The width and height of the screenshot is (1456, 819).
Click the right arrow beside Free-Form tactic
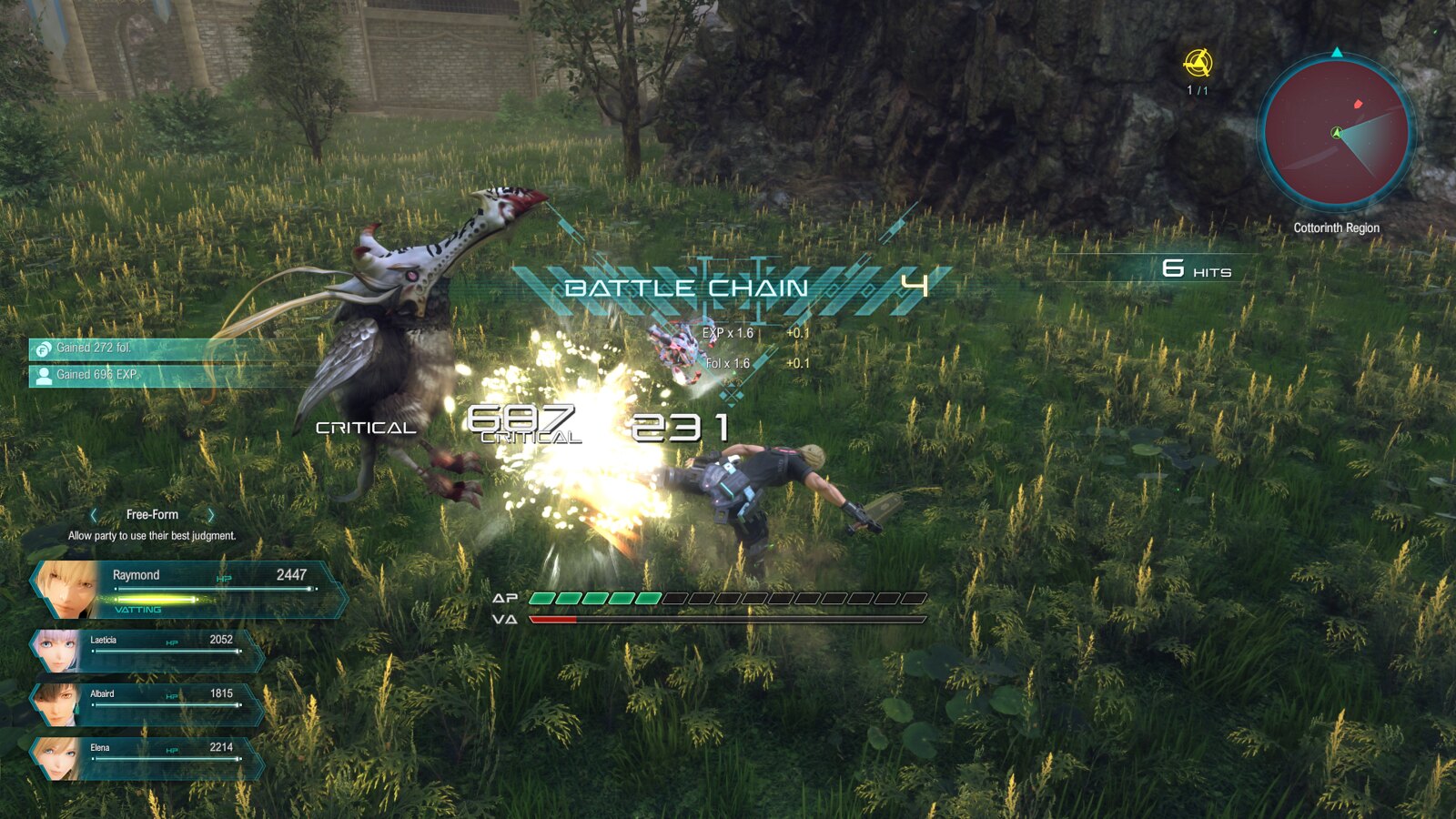(x=211, y=515)
